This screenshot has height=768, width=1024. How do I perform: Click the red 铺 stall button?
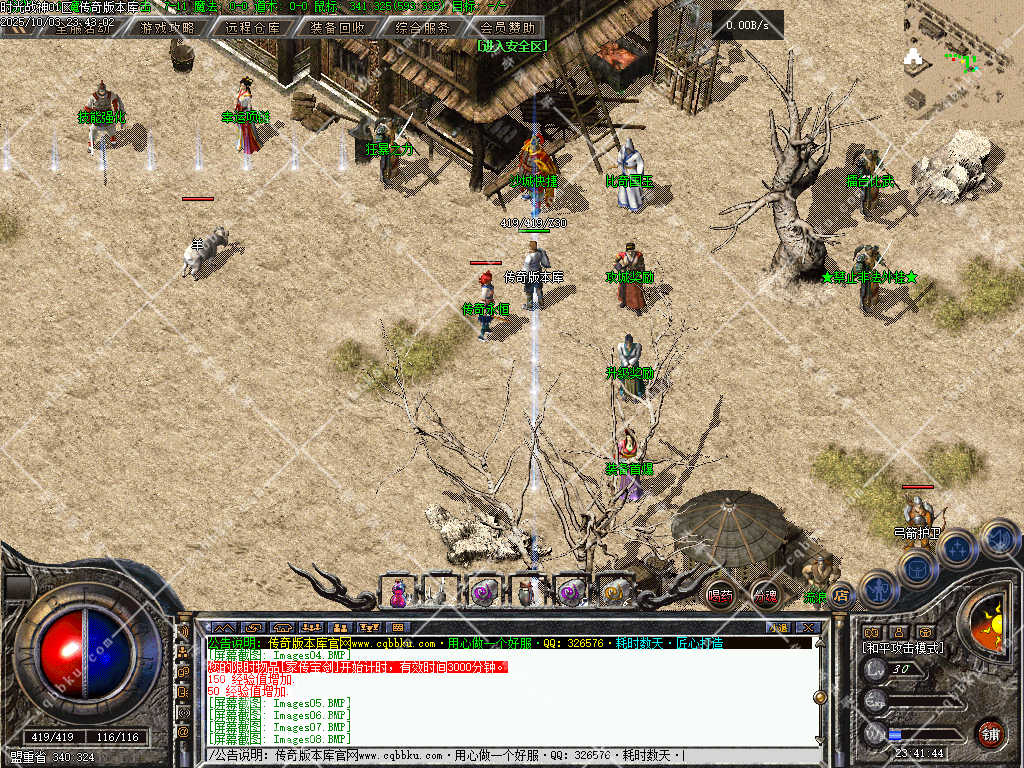pyautogui.click(x=990, y=733)
